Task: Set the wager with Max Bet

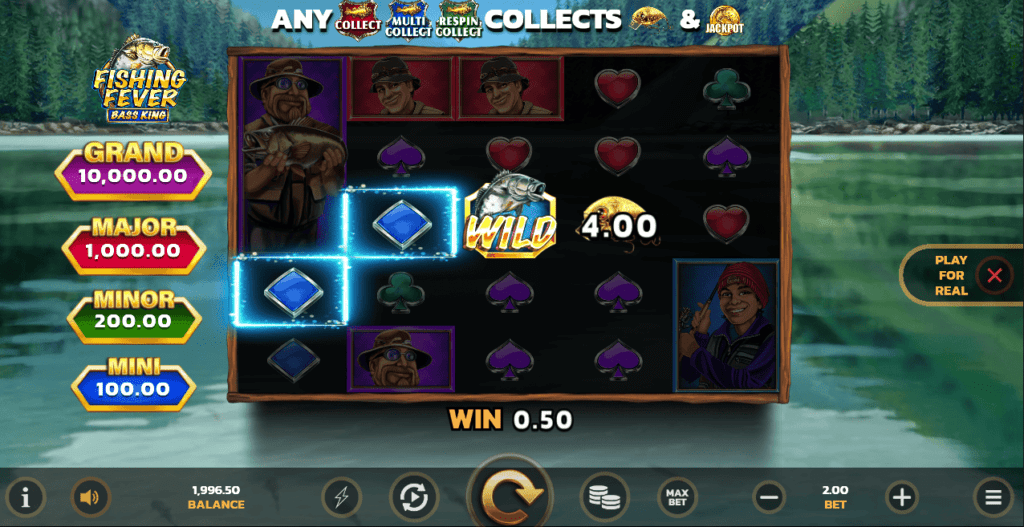Action: (677, 497)
